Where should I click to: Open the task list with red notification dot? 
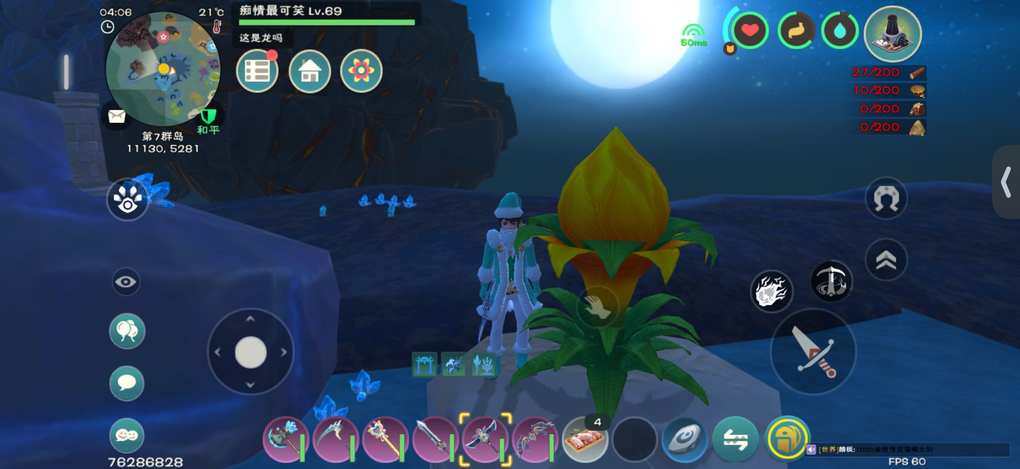pos(257,71)
